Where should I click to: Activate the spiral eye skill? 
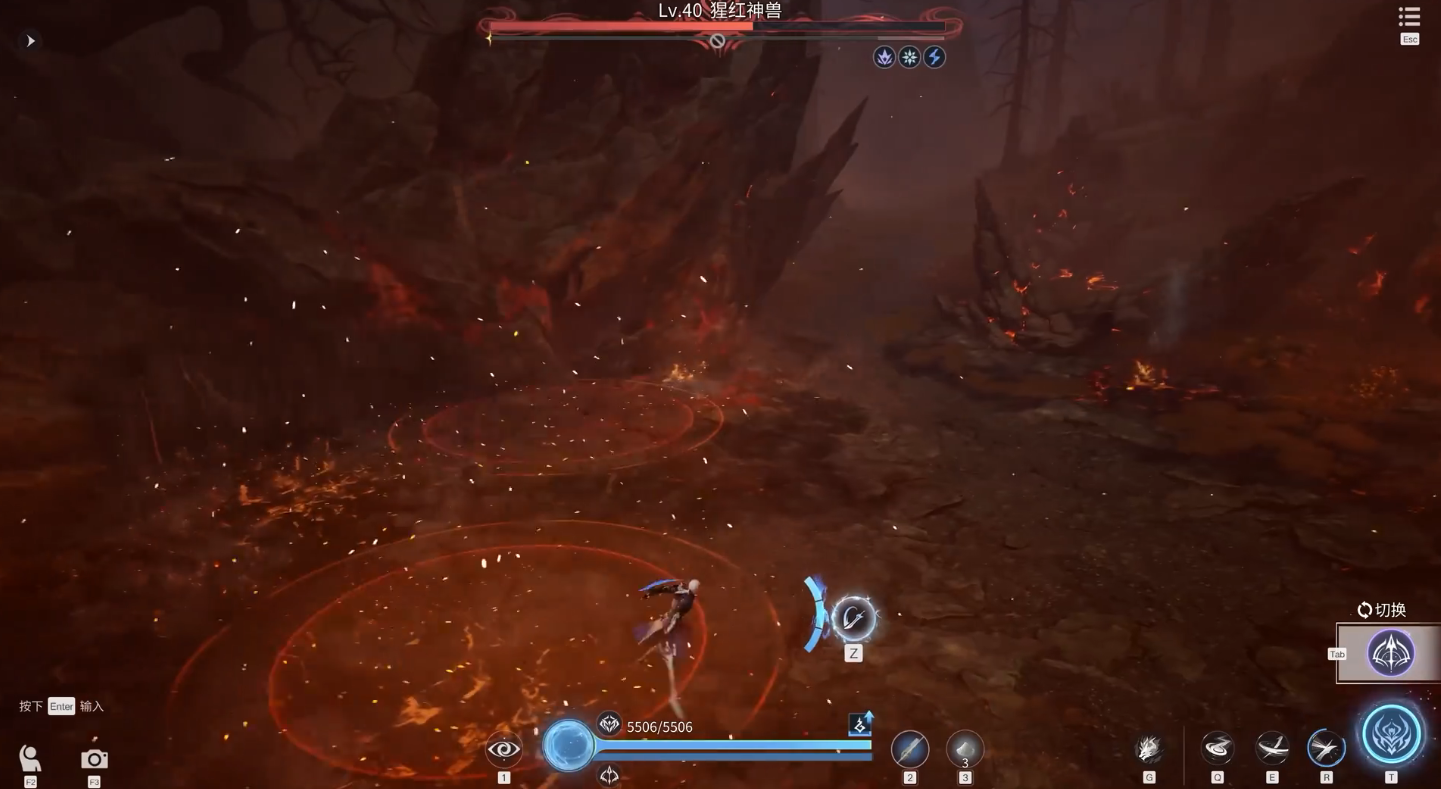click(x=504, y=749)
